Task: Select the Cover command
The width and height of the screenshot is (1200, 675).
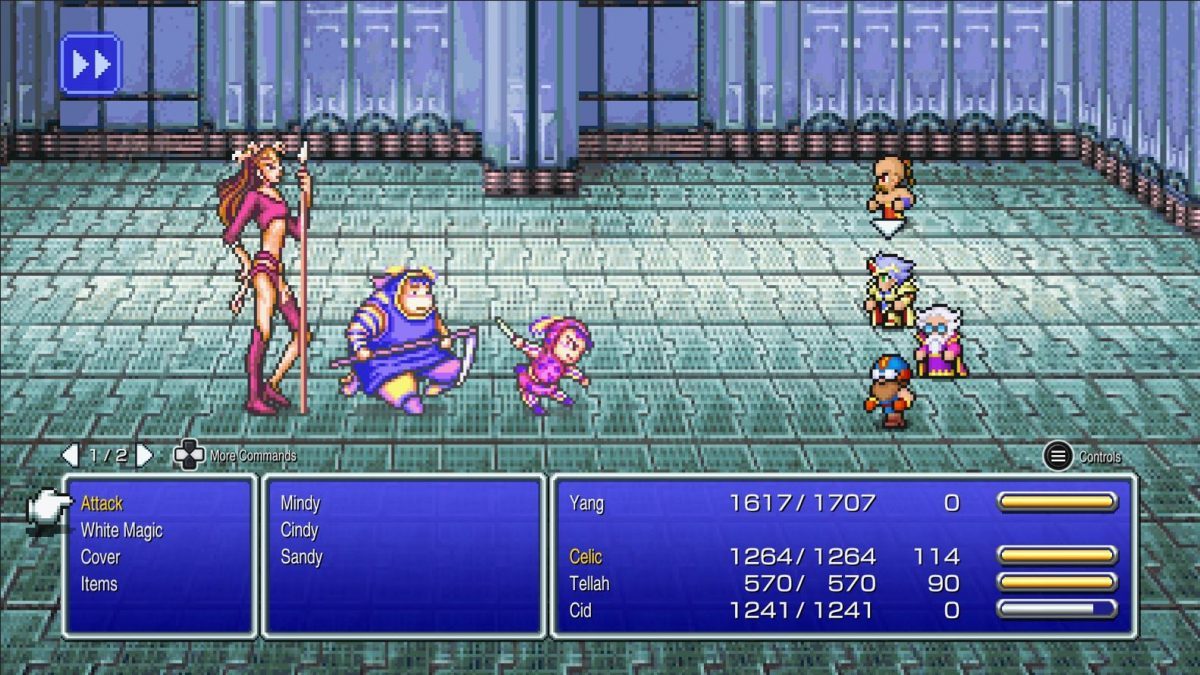Action: (100, 557)
